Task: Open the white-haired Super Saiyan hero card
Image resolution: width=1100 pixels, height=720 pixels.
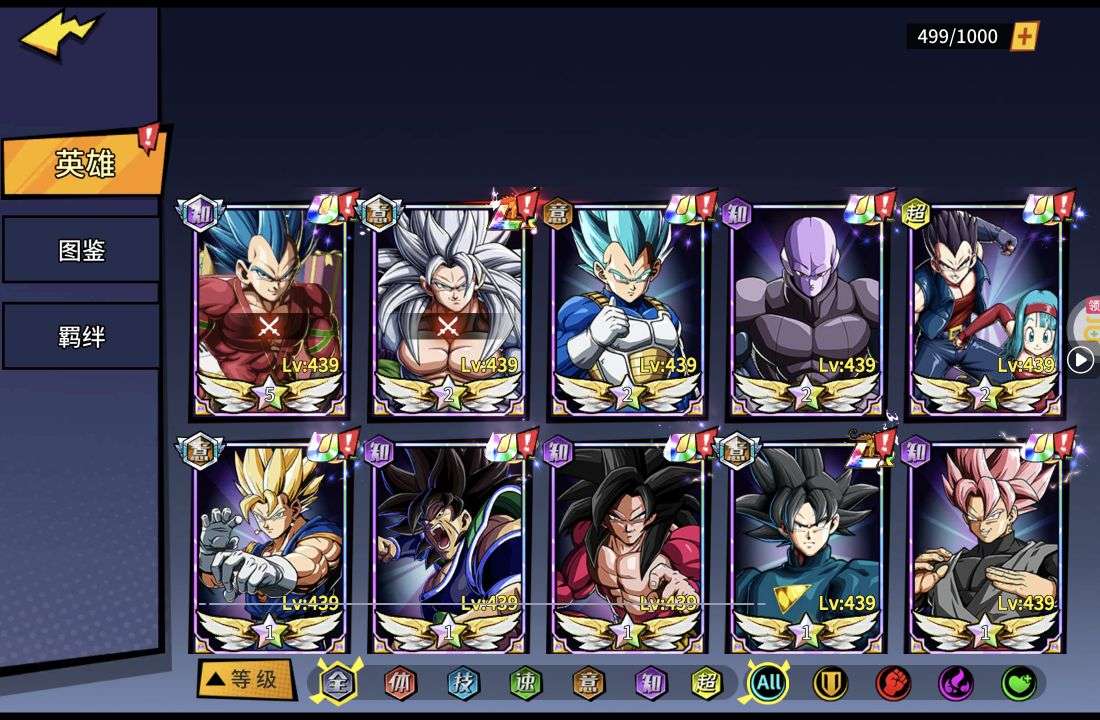Action: [449, 310]
